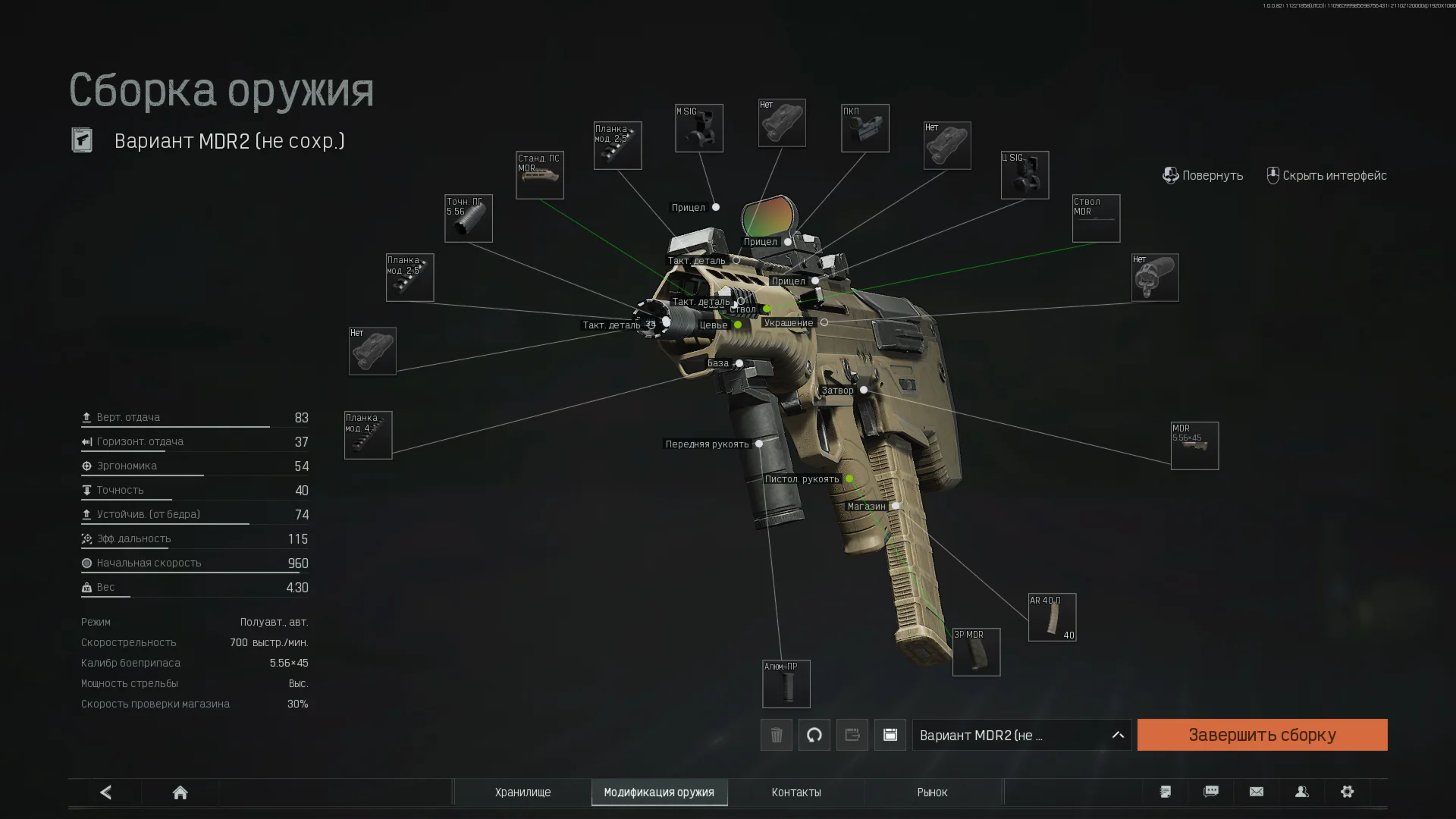Open the Контакты tab
The image size is (1456, 819).
point(796,792)
